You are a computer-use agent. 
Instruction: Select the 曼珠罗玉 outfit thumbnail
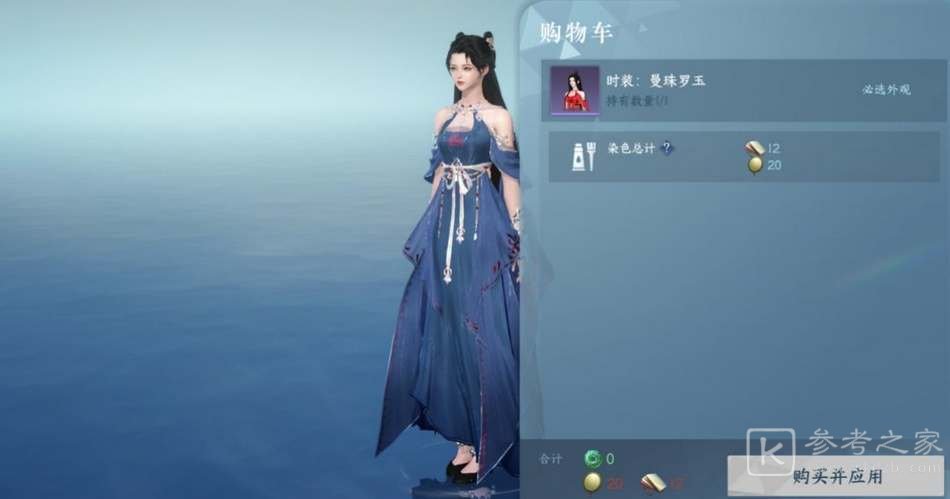click(x=574, y=91)
